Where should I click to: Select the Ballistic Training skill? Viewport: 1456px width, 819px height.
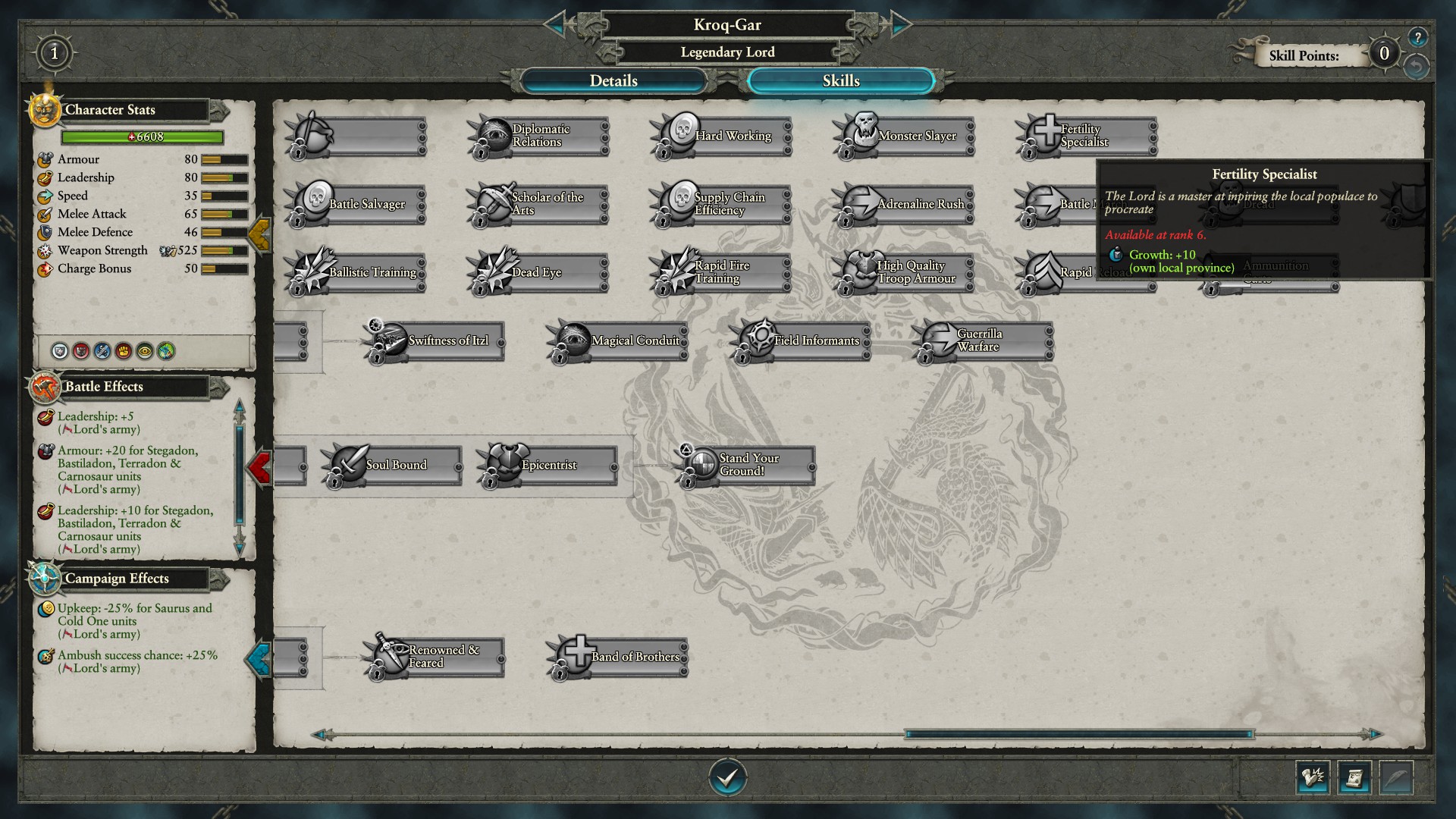pos(356,273)
